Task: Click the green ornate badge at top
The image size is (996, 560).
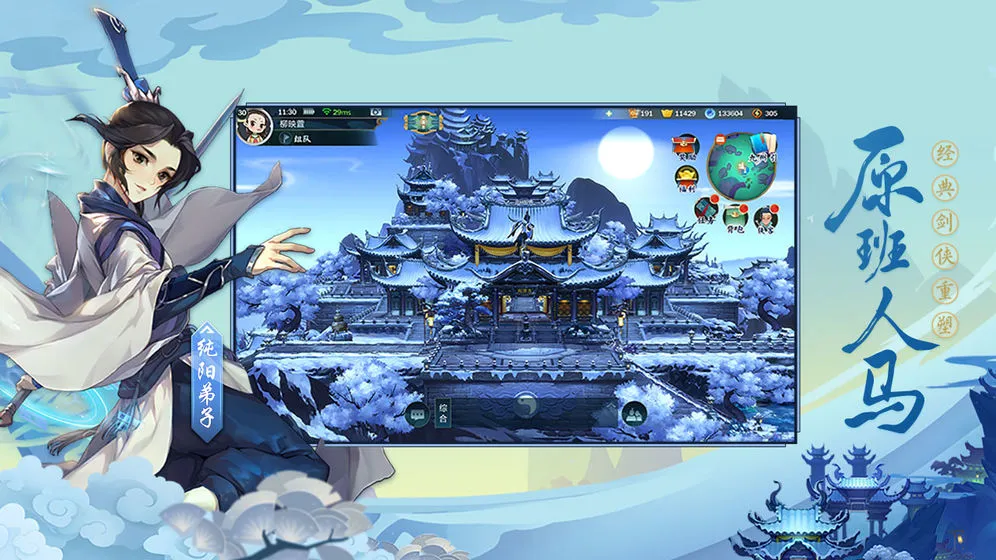Action: 422,122
